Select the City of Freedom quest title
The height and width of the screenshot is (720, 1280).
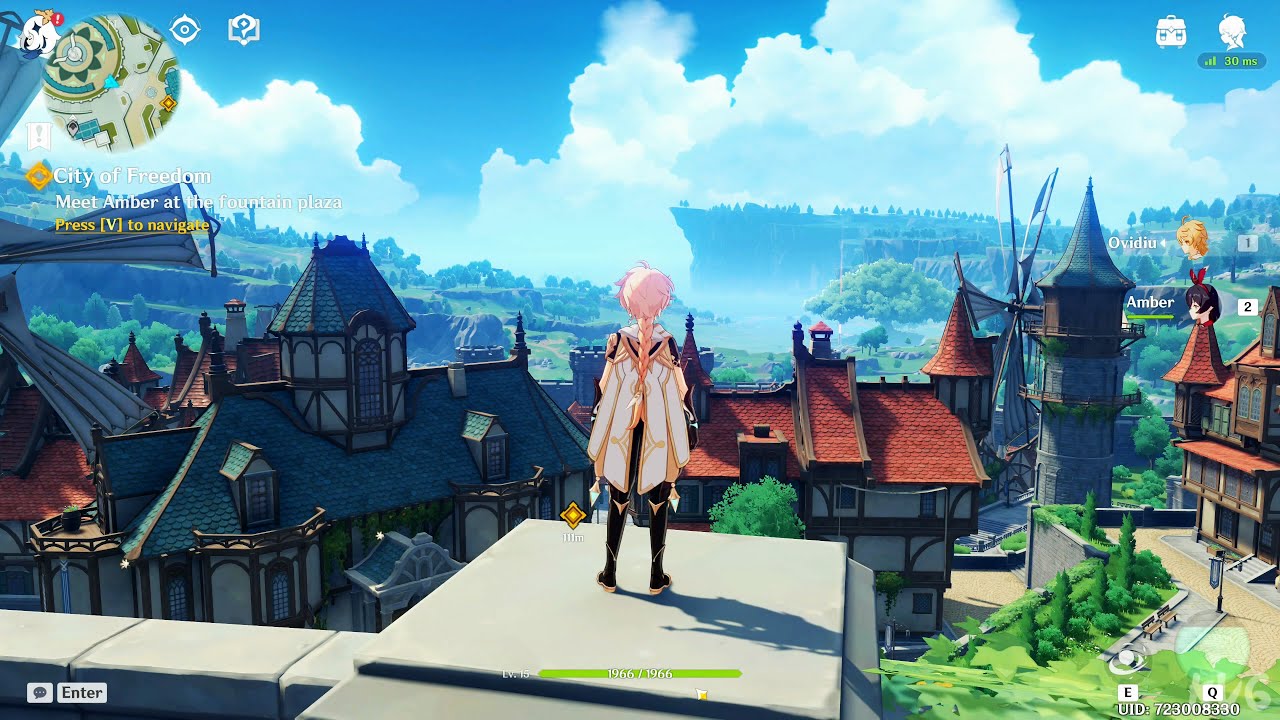132,175
